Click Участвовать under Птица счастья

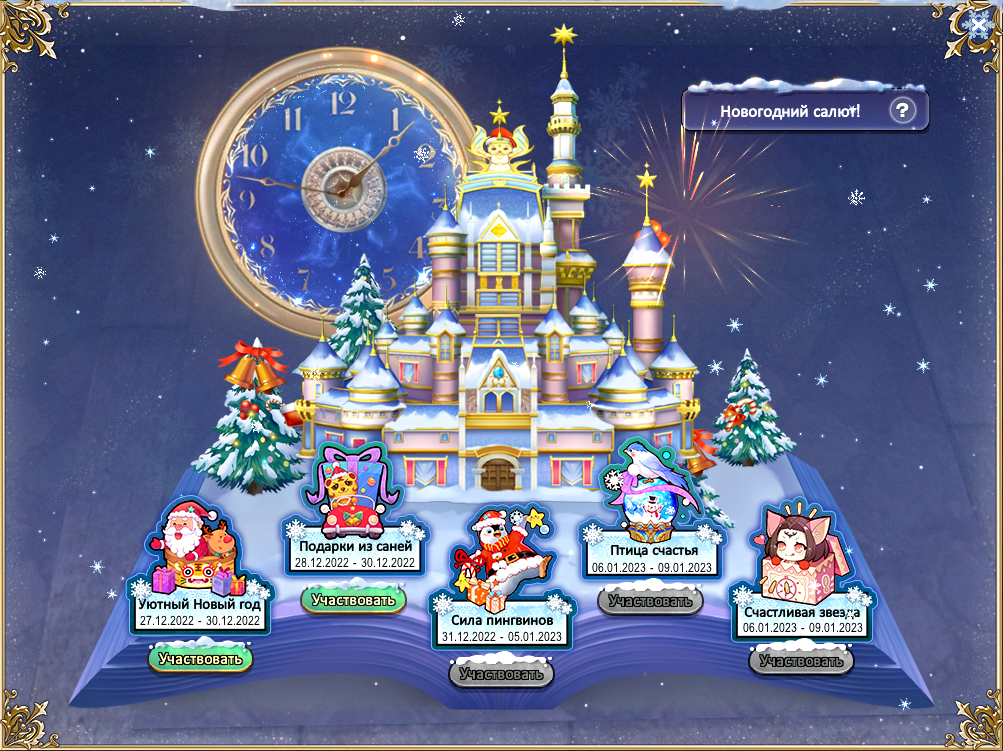[650, 601]
